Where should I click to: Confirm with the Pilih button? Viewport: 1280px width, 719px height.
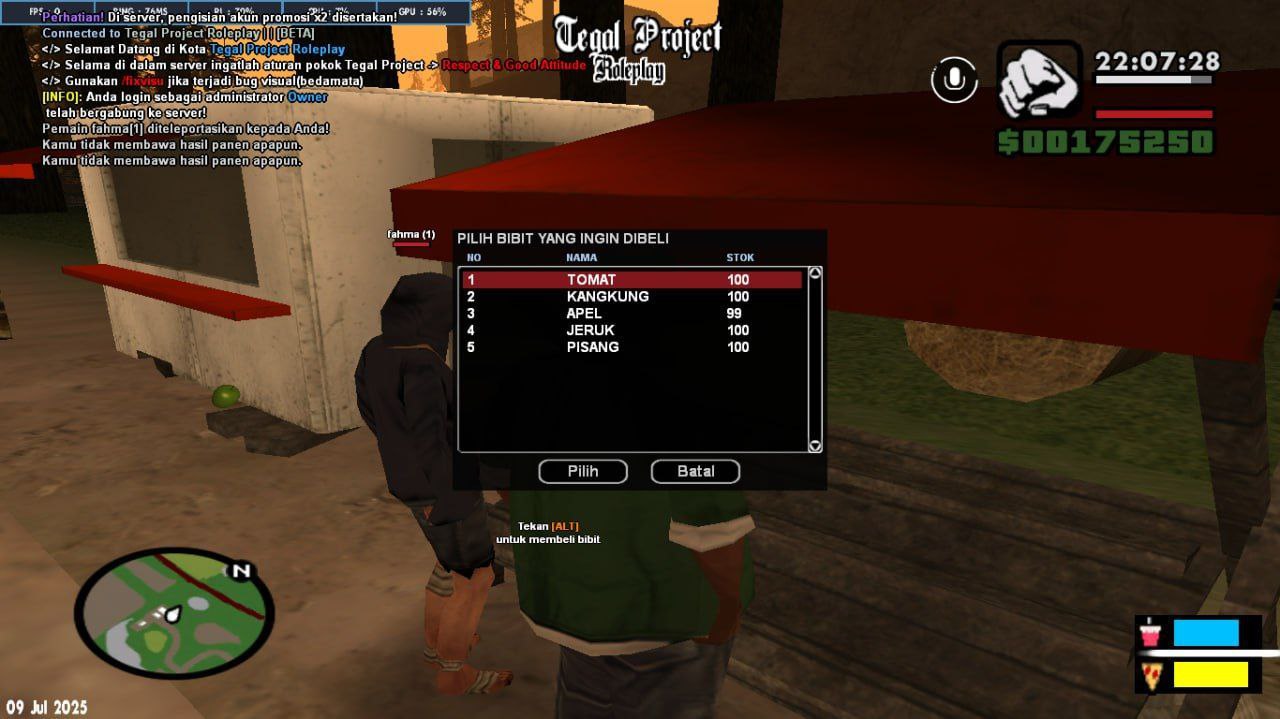click(x=583, y=471)
